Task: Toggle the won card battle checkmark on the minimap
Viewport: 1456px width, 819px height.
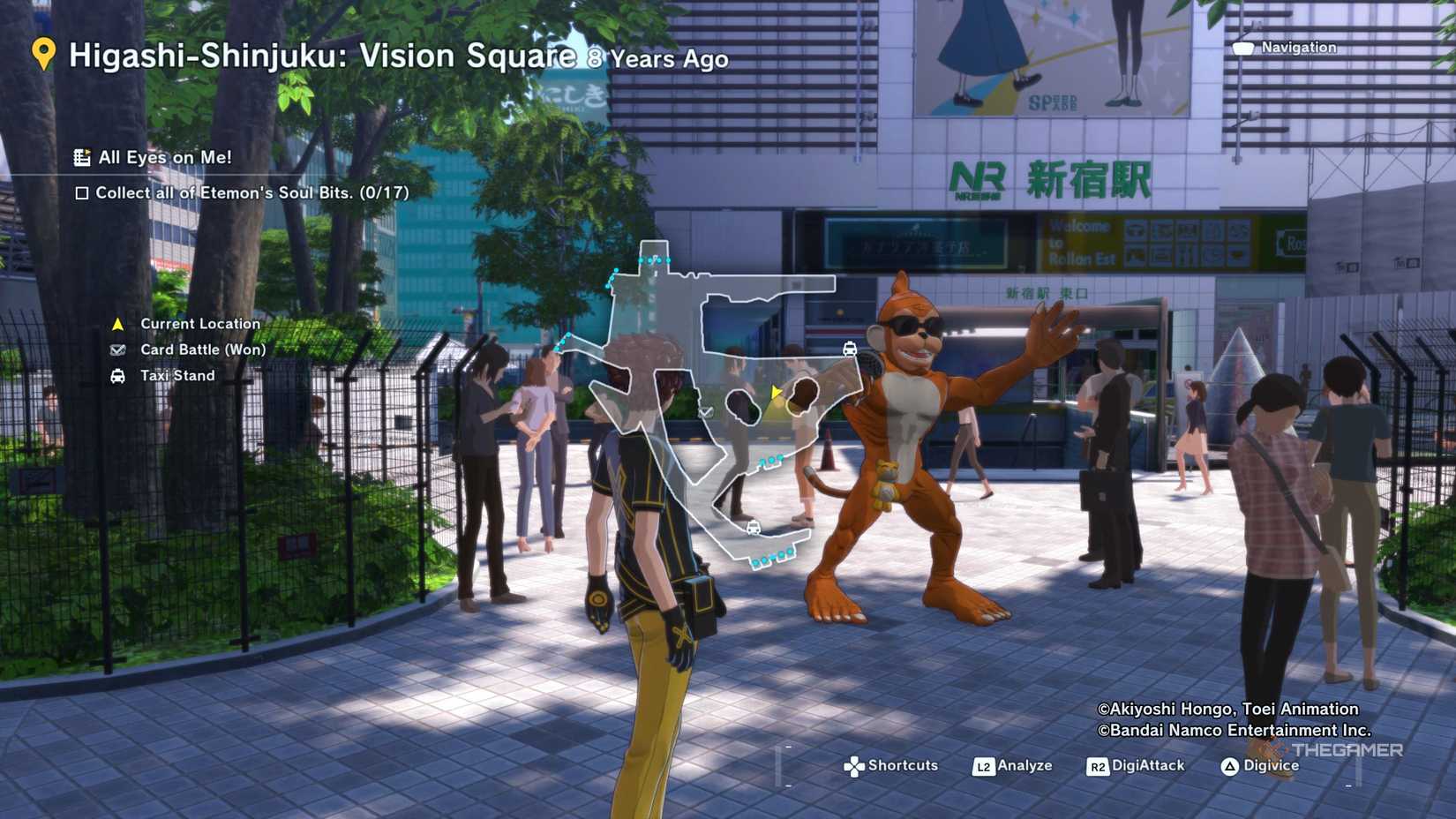Action: click(706, 411)
